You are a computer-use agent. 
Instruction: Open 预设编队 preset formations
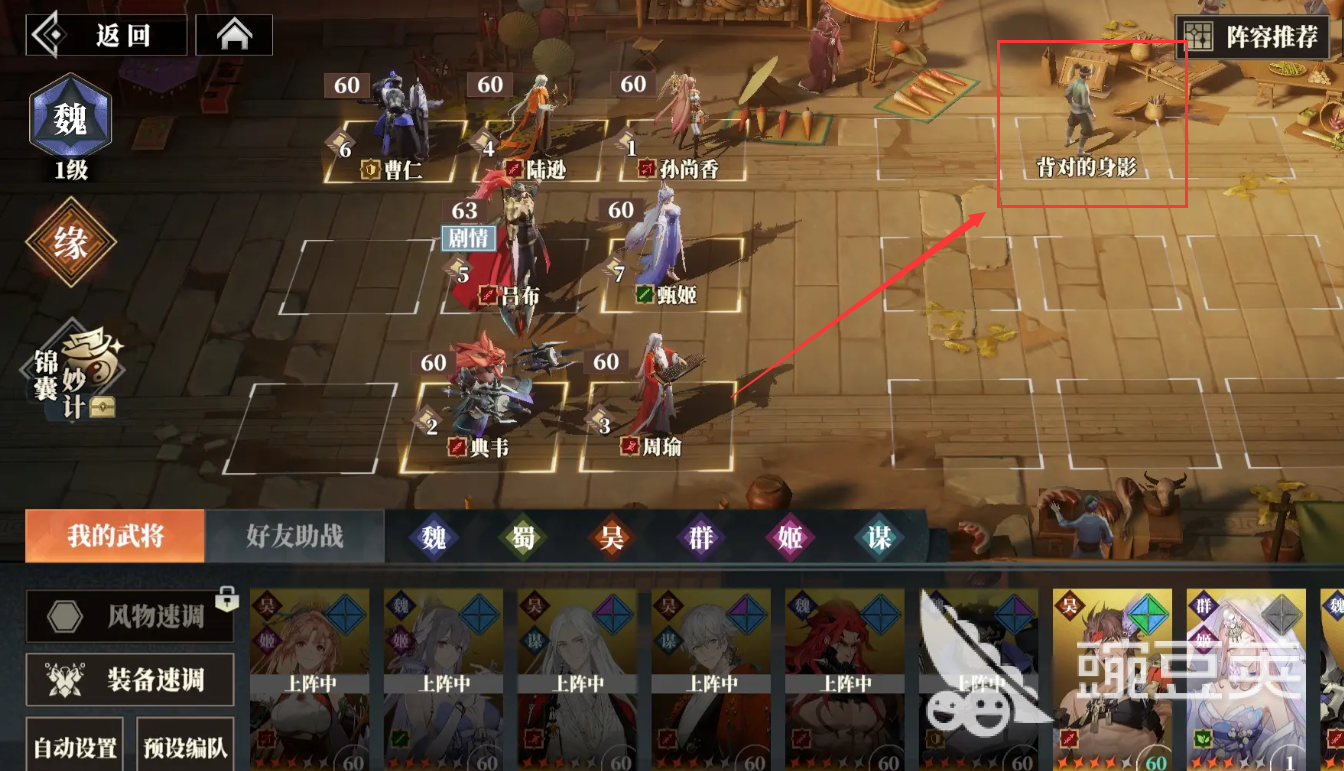pos(185,747)
